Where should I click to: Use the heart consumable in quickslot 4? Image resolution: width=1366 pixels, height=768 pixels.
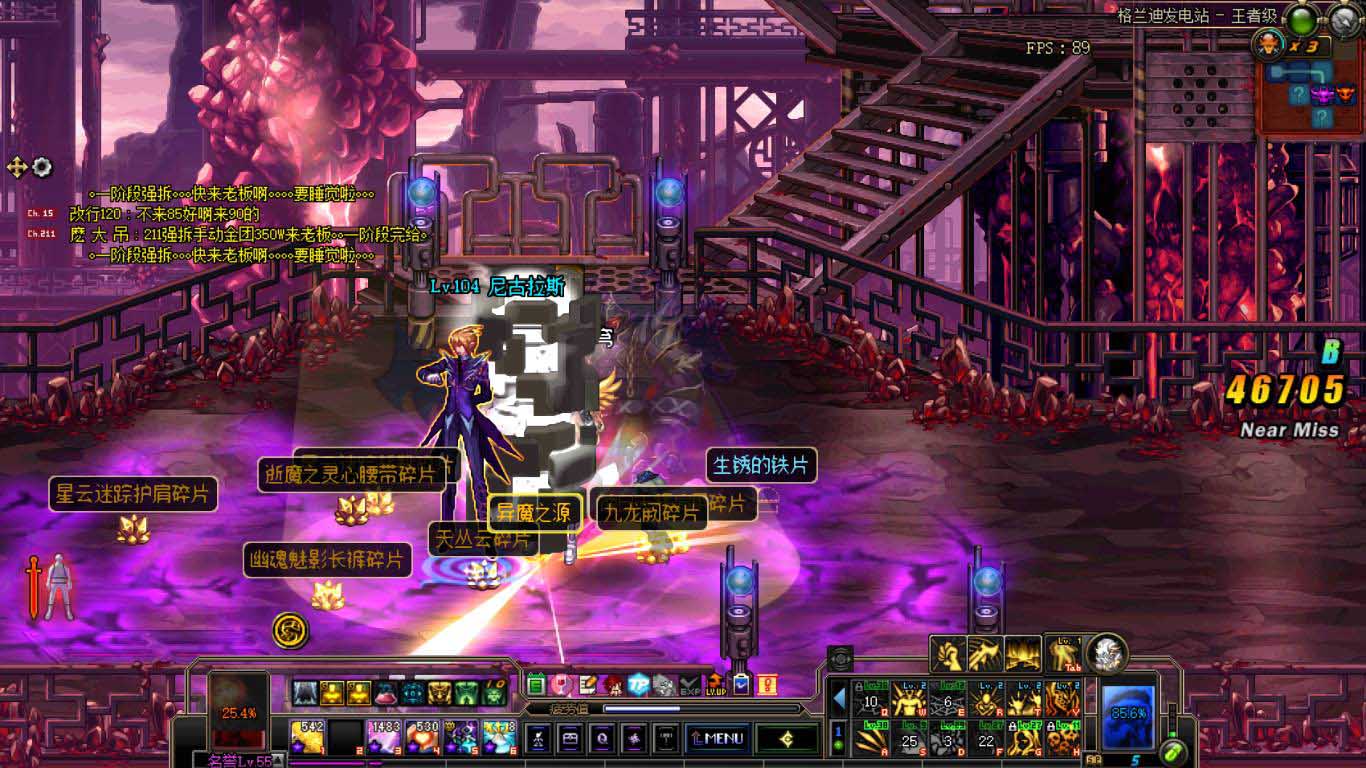point(422,736)
